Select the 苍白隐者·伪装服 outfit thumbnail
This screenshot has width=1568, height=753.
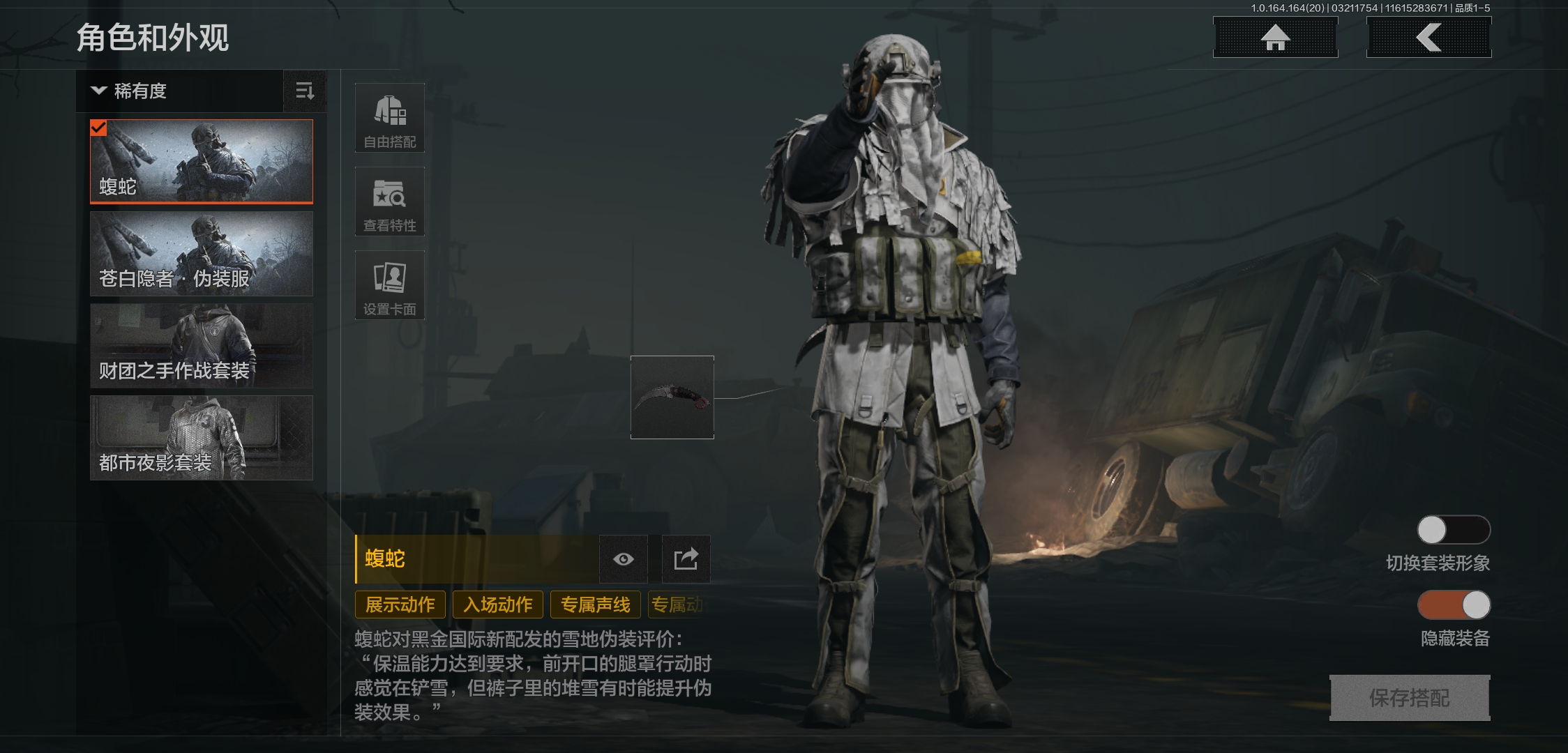pos(201,253)
